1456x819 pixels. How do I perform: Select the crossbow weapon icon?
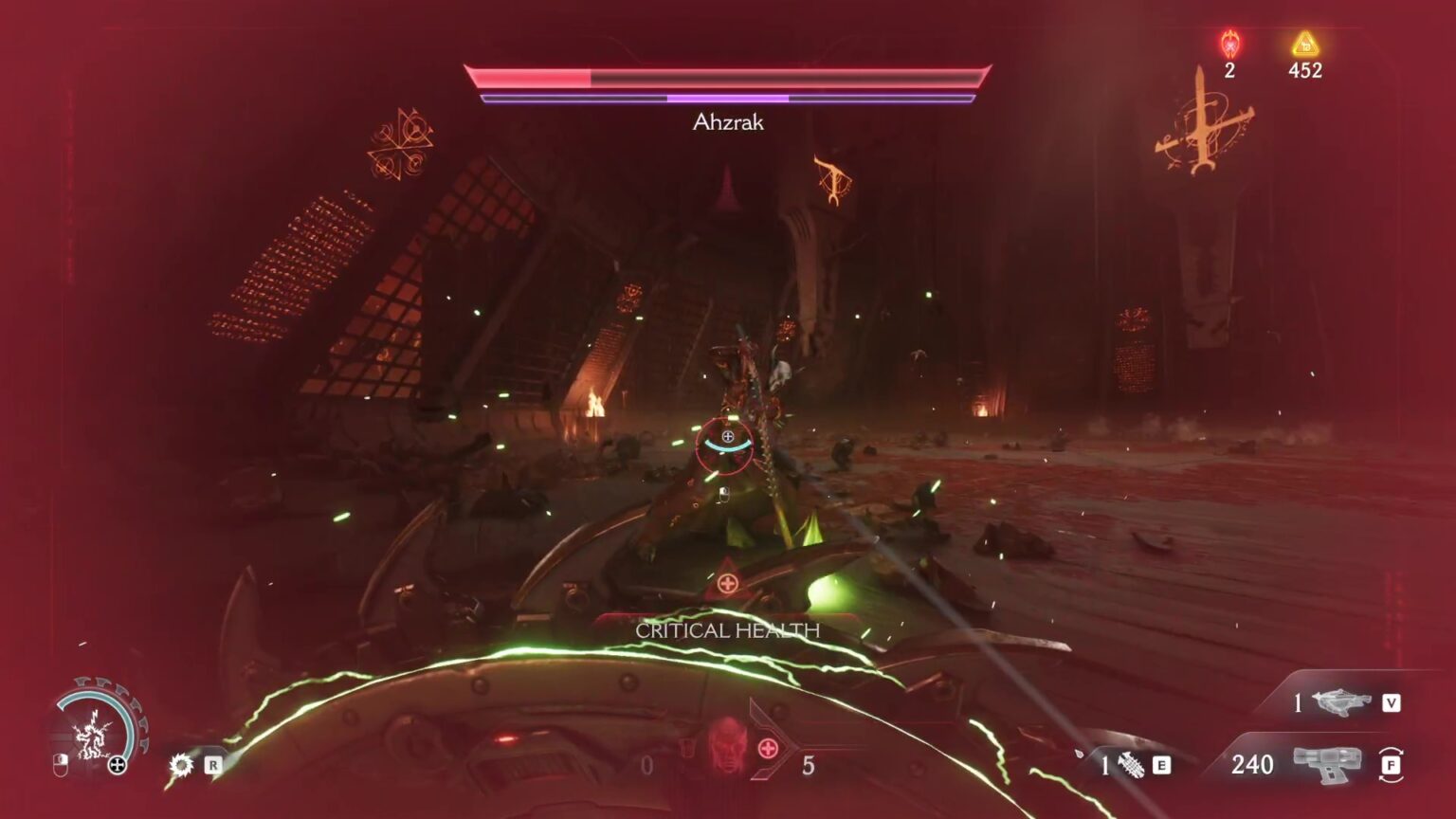coord(1344,703)
